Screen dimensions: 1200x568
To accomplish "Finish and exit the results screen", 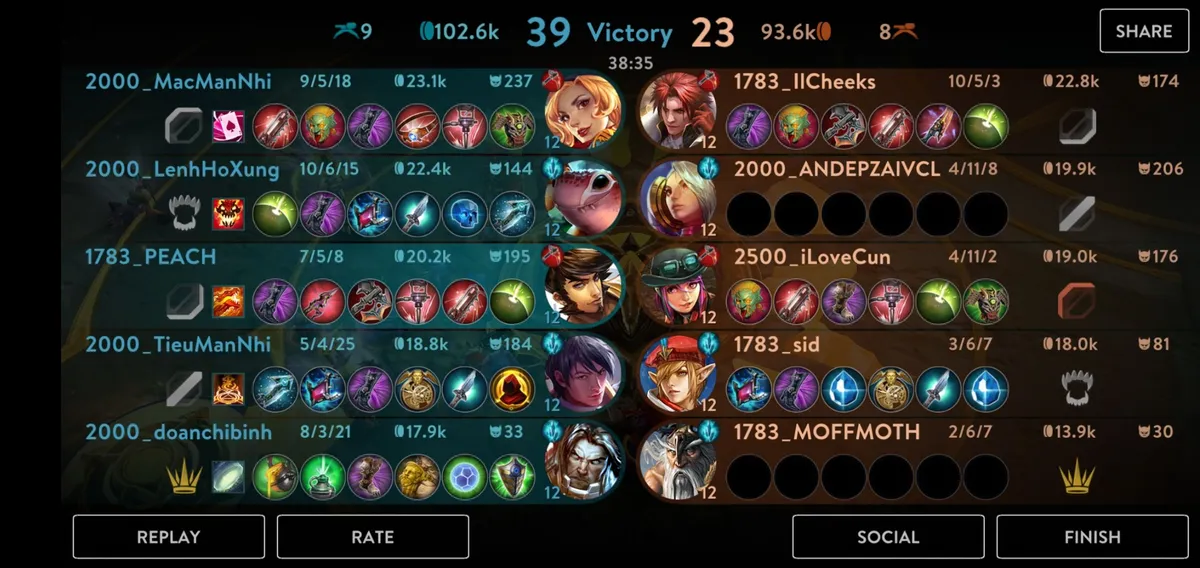I will (1092, 537).
